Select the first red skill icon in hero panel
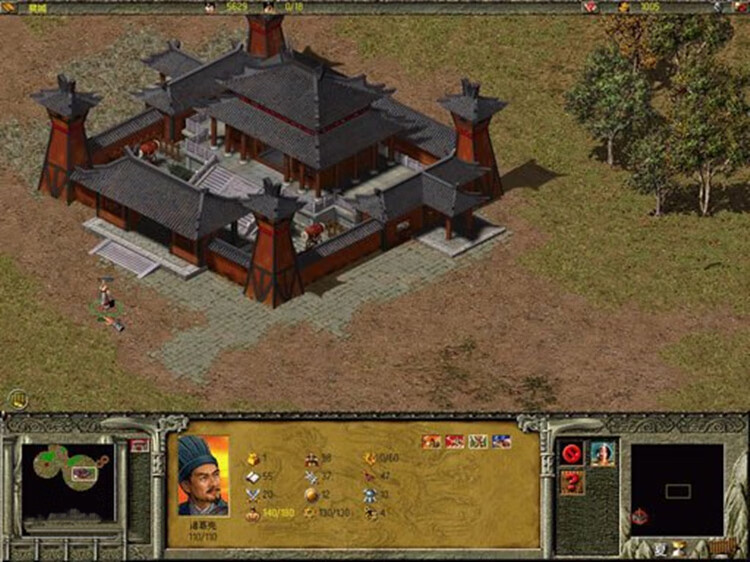 [x=431, y=441]
